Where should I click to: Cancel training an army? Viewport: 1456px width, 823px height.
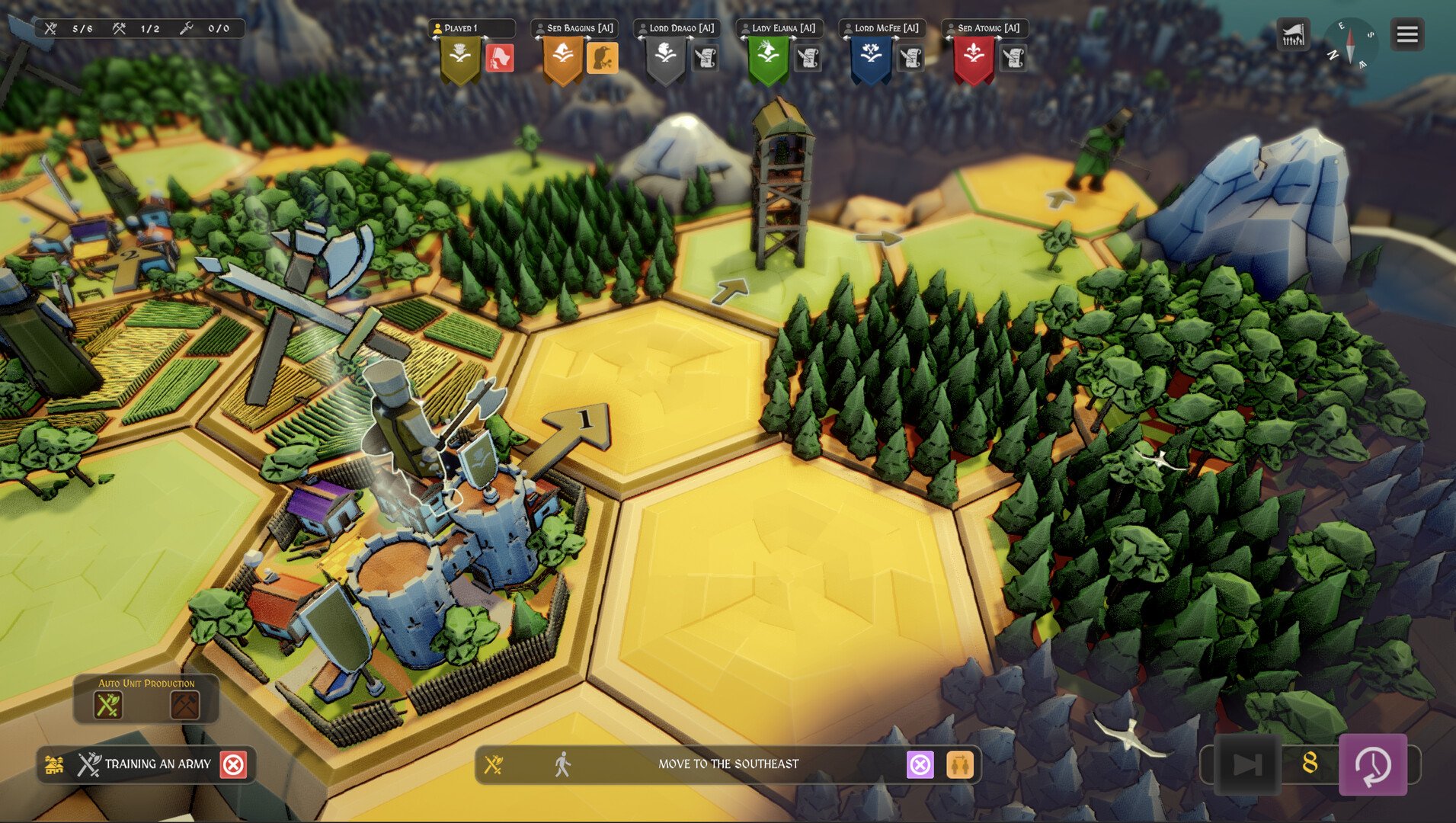(x=233, y=764)
